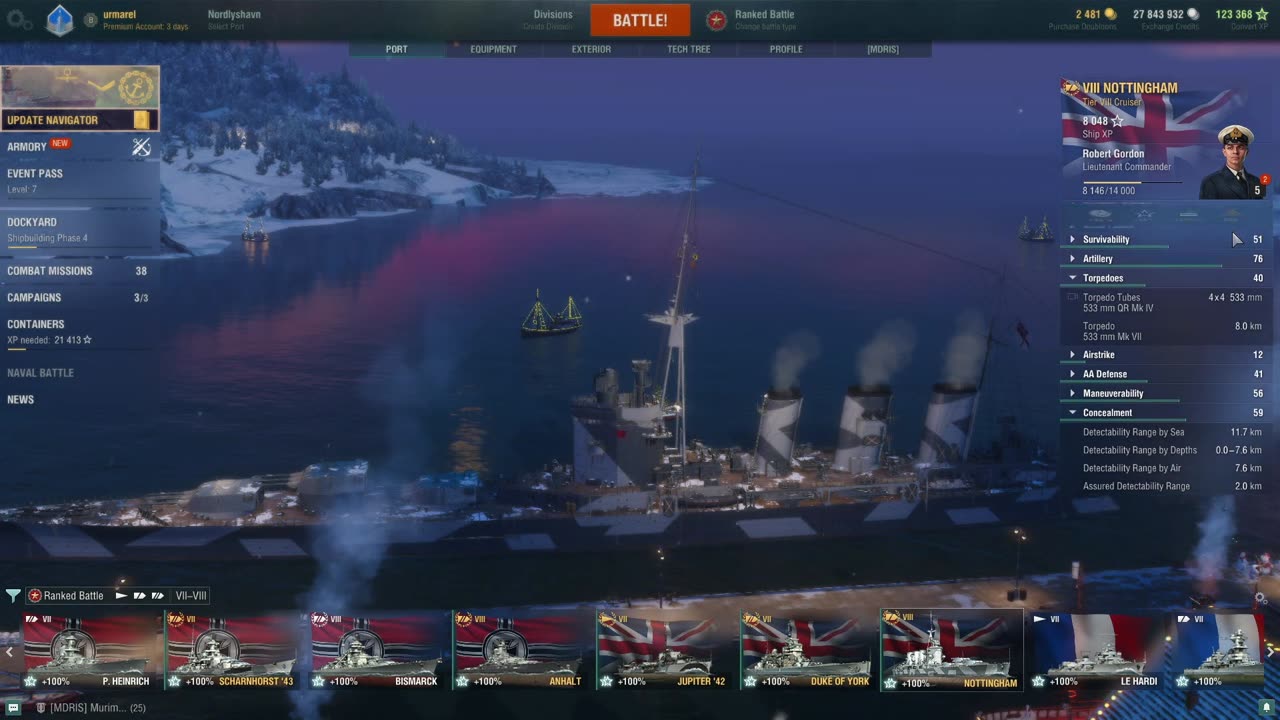Image resolution: width=1280 pixels, height=720 pixels.
Task: Start the match with the BATTLE! button
Action: [x=640, y=20]
